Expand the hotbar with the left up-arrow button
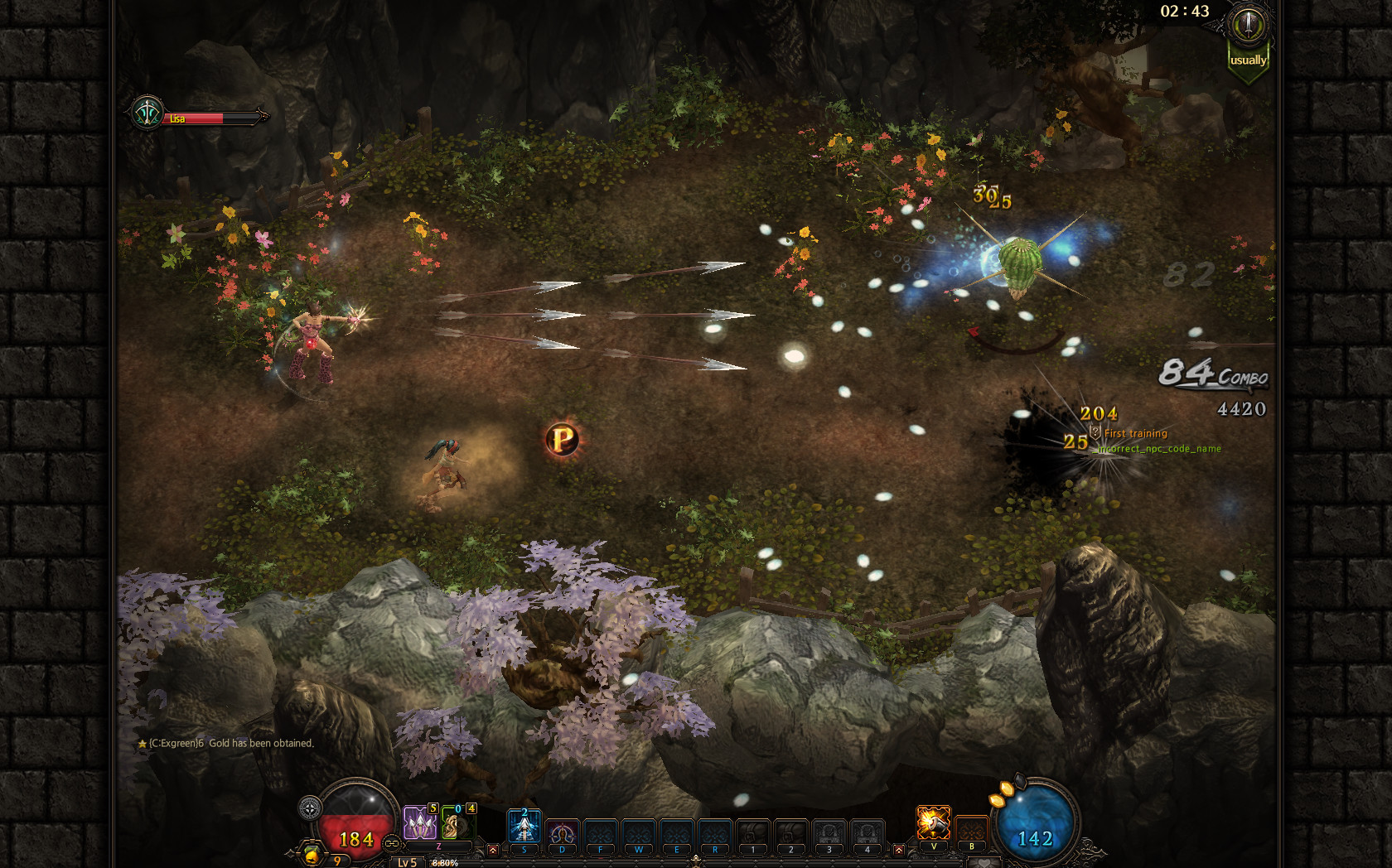1392x868 pixels. click(493, 850)
